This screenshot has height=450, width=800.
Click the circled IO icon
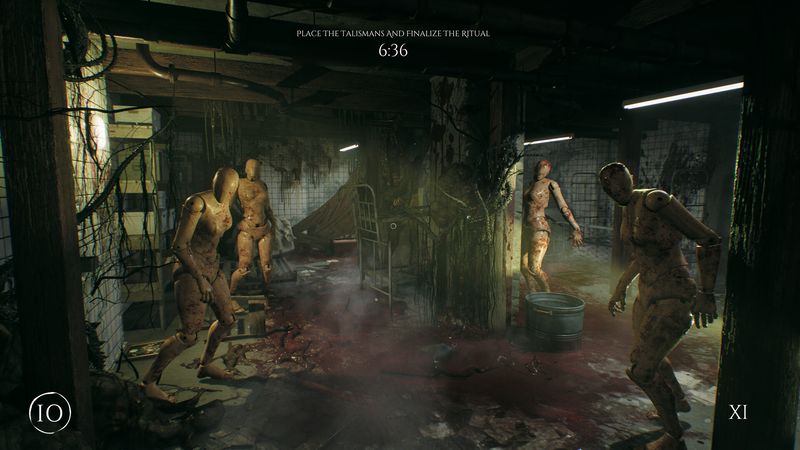(x=49, y=412)
